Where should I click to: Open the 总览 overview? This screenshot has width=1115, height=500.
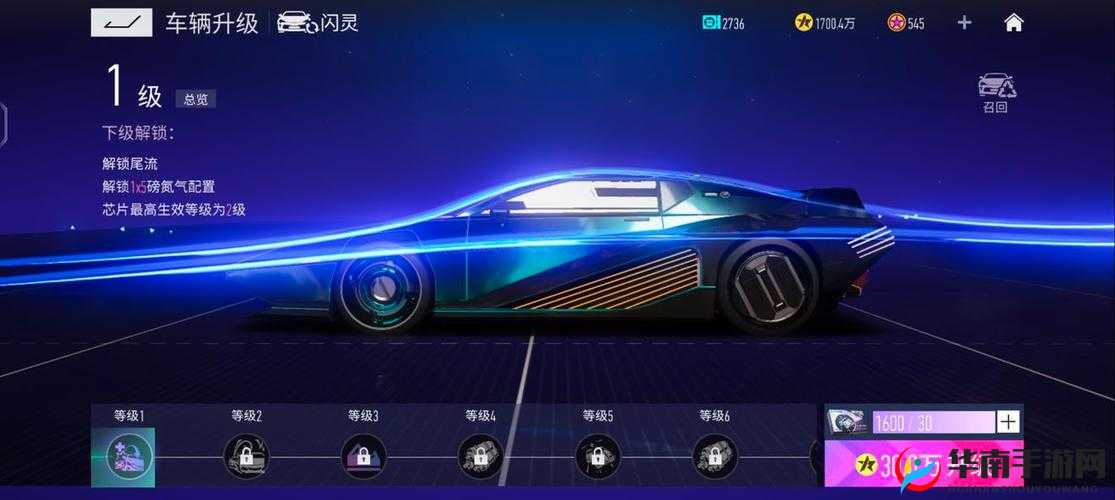(195, 99)
